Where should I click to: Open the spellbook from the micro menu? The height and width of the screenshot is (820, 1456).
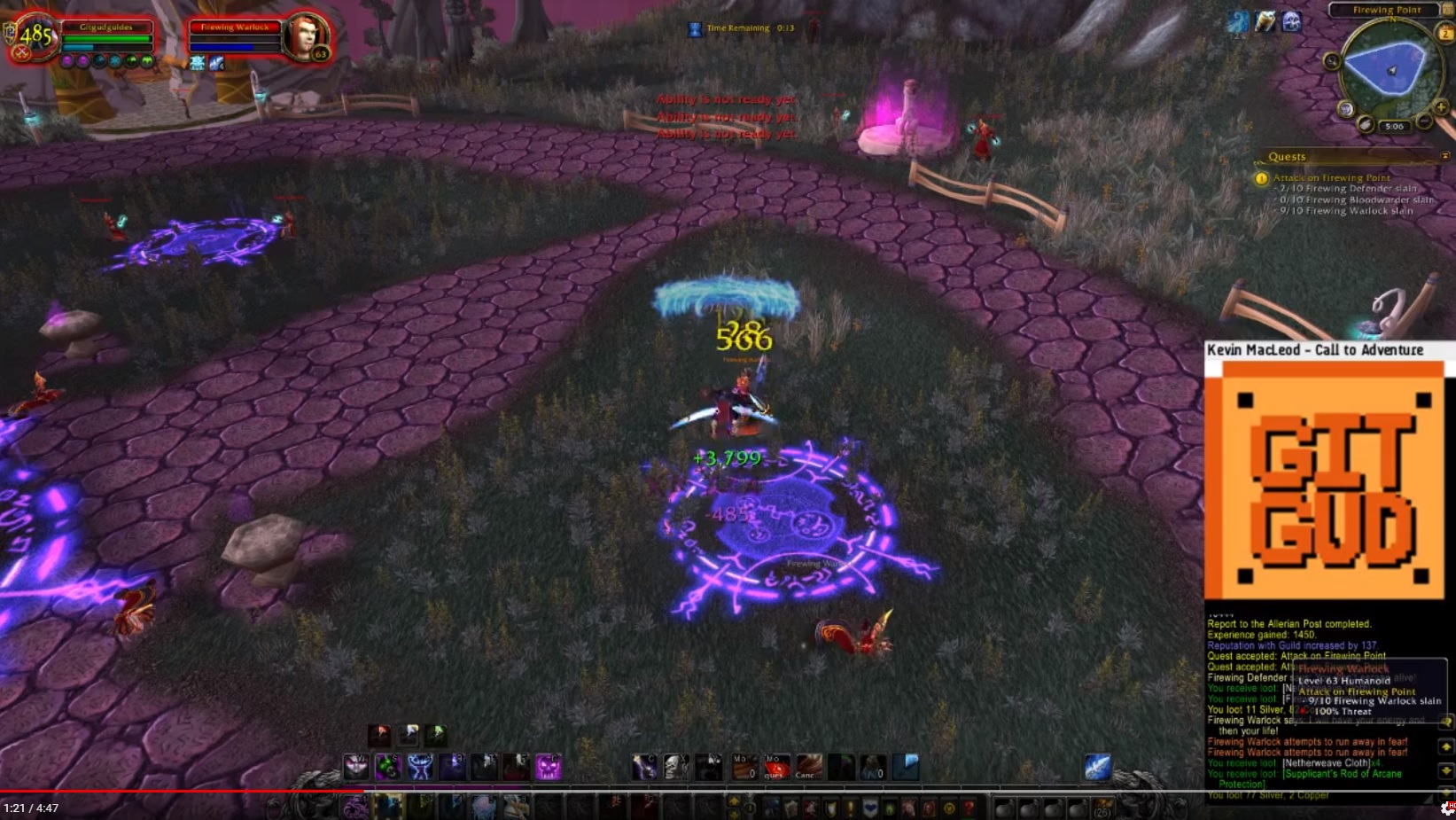790,807
